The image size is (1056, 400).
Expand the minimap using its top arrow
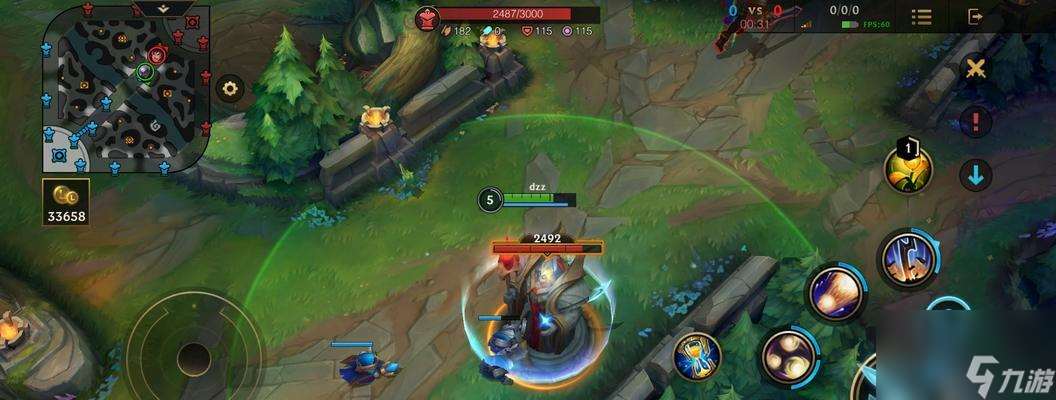tap(165, 8)
